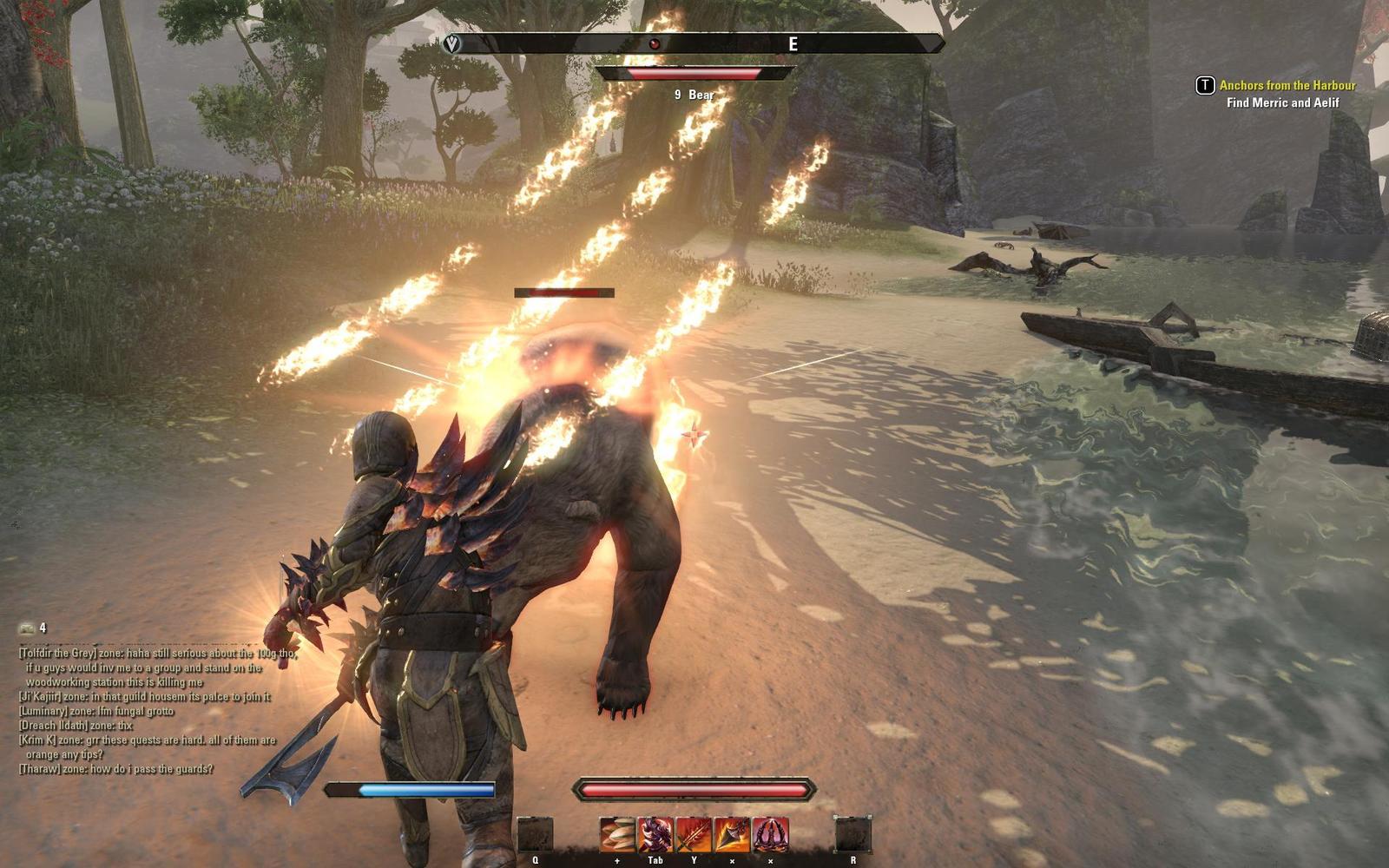1389x868 pixels.
Task: Activate the stone claws ability
Action: tap(617, 835)
